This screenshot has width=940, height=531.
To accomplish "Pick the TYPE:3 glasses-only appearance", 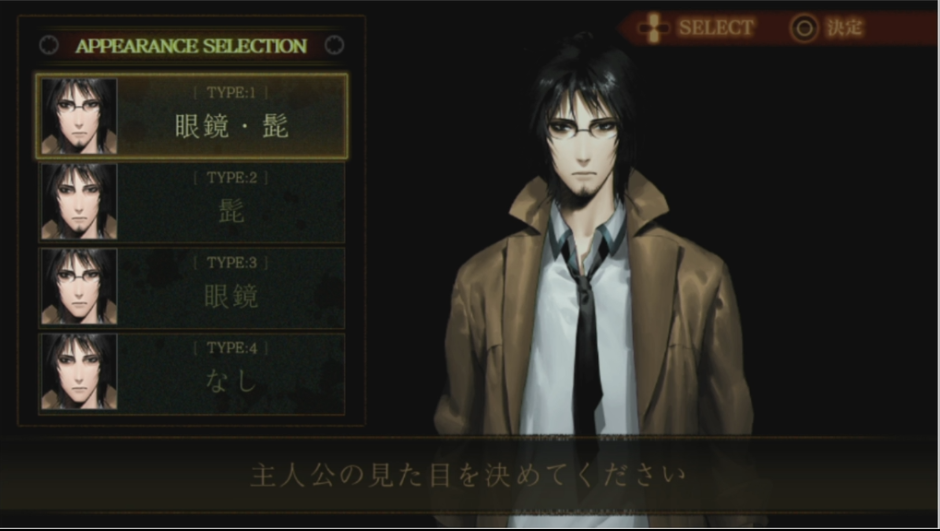I will coord(192,286).
